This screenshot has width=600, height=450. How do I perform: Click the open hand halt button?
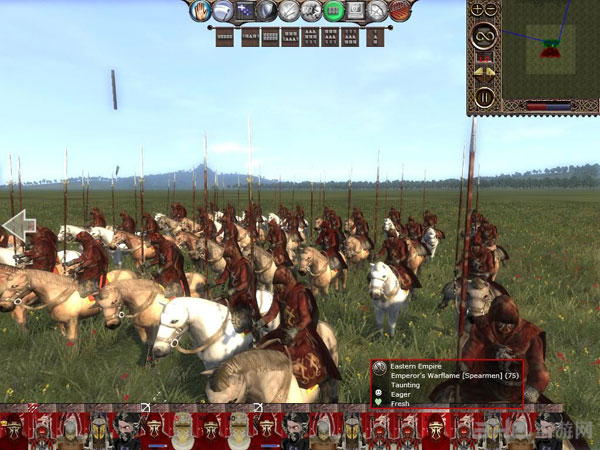point(199,11)
